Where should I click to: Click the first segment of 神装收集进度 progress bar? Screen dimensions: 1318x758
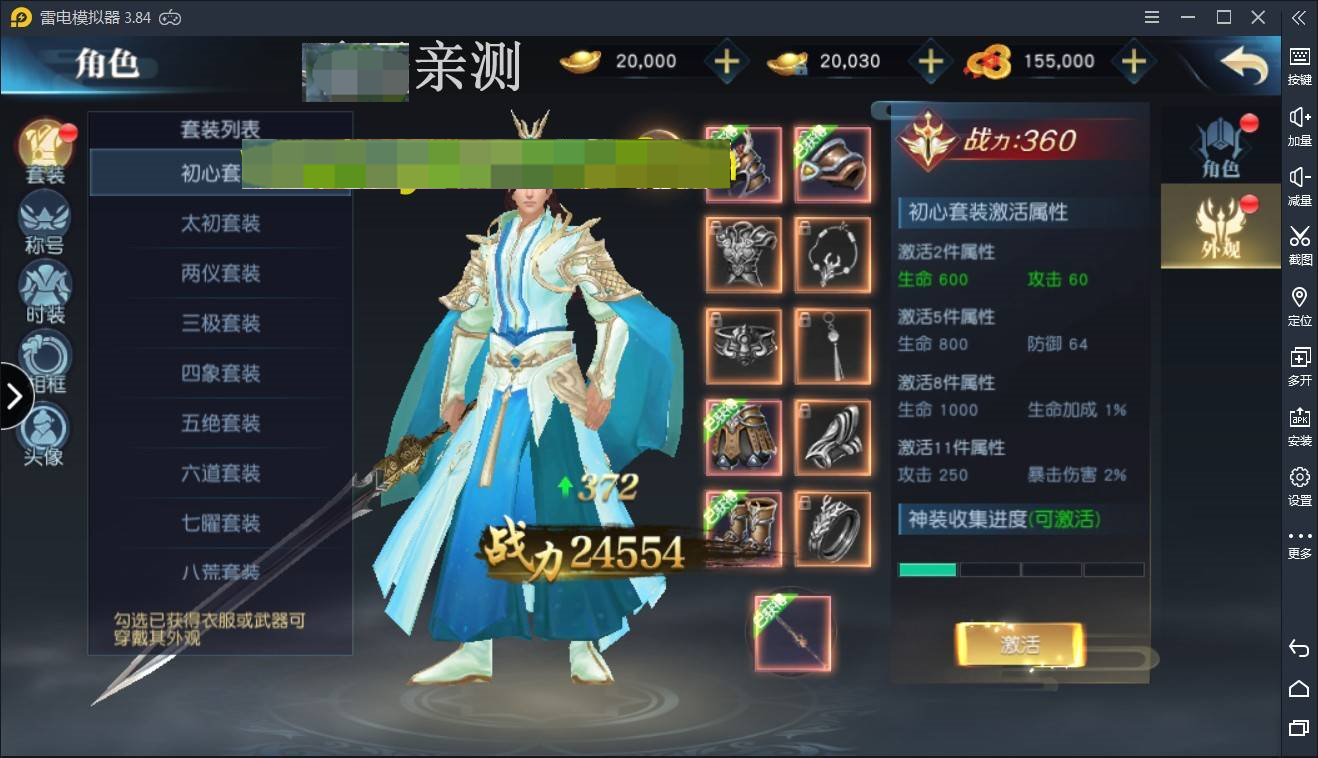[926, 568]
